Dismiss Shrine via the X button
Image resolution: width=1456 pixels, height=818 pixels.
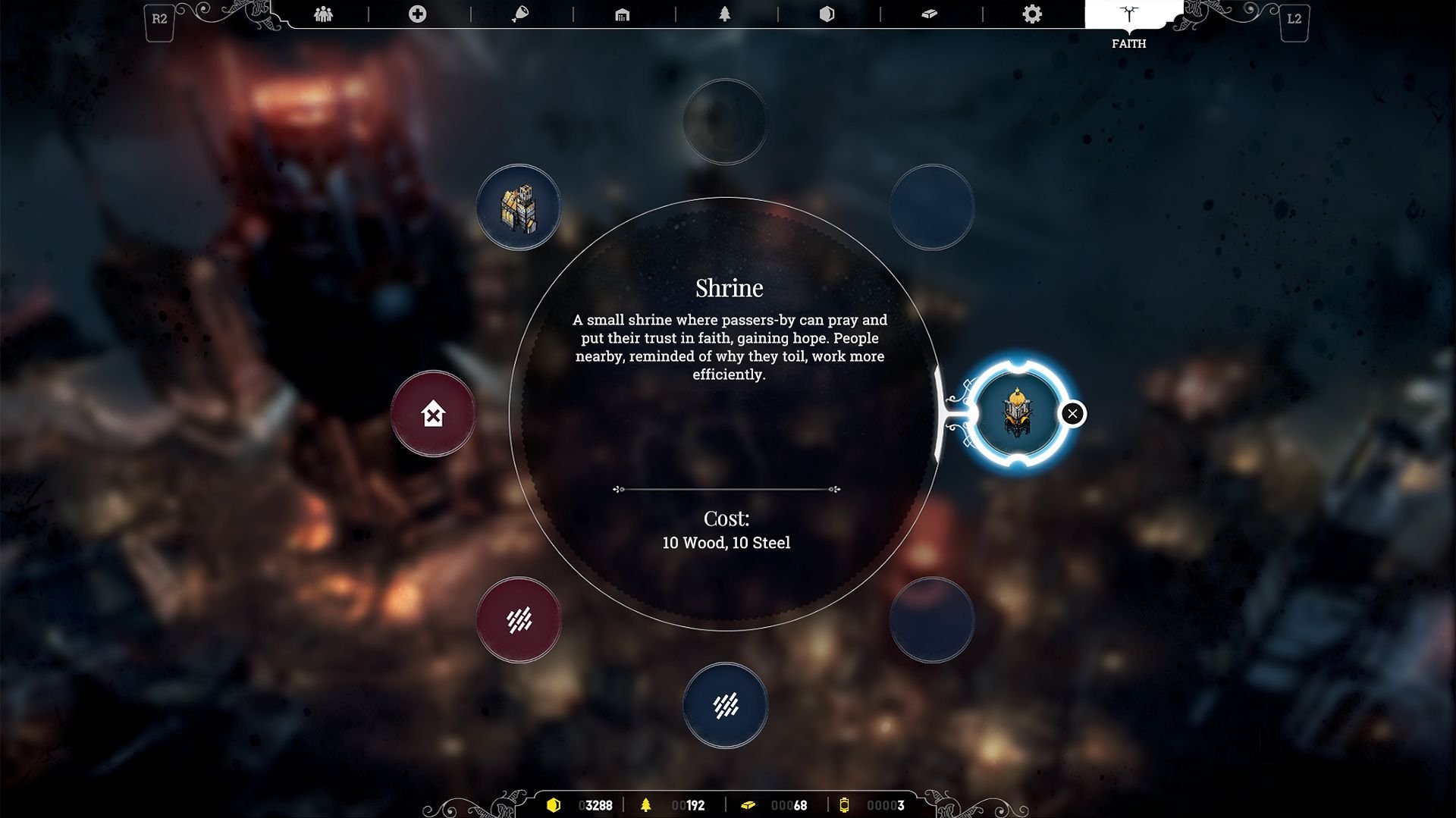point(1072,412)
